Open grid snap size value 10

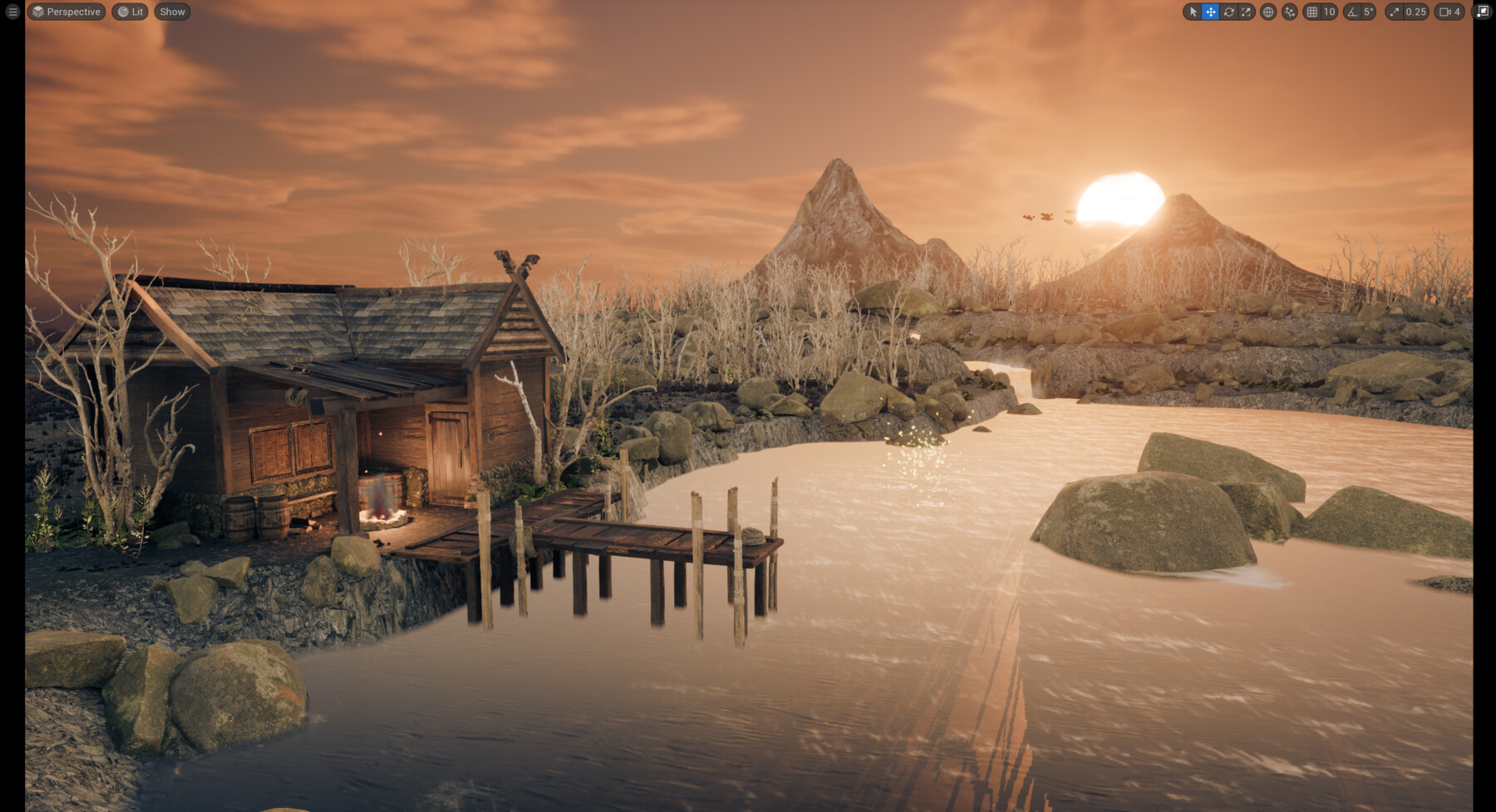pos(1329,12)
